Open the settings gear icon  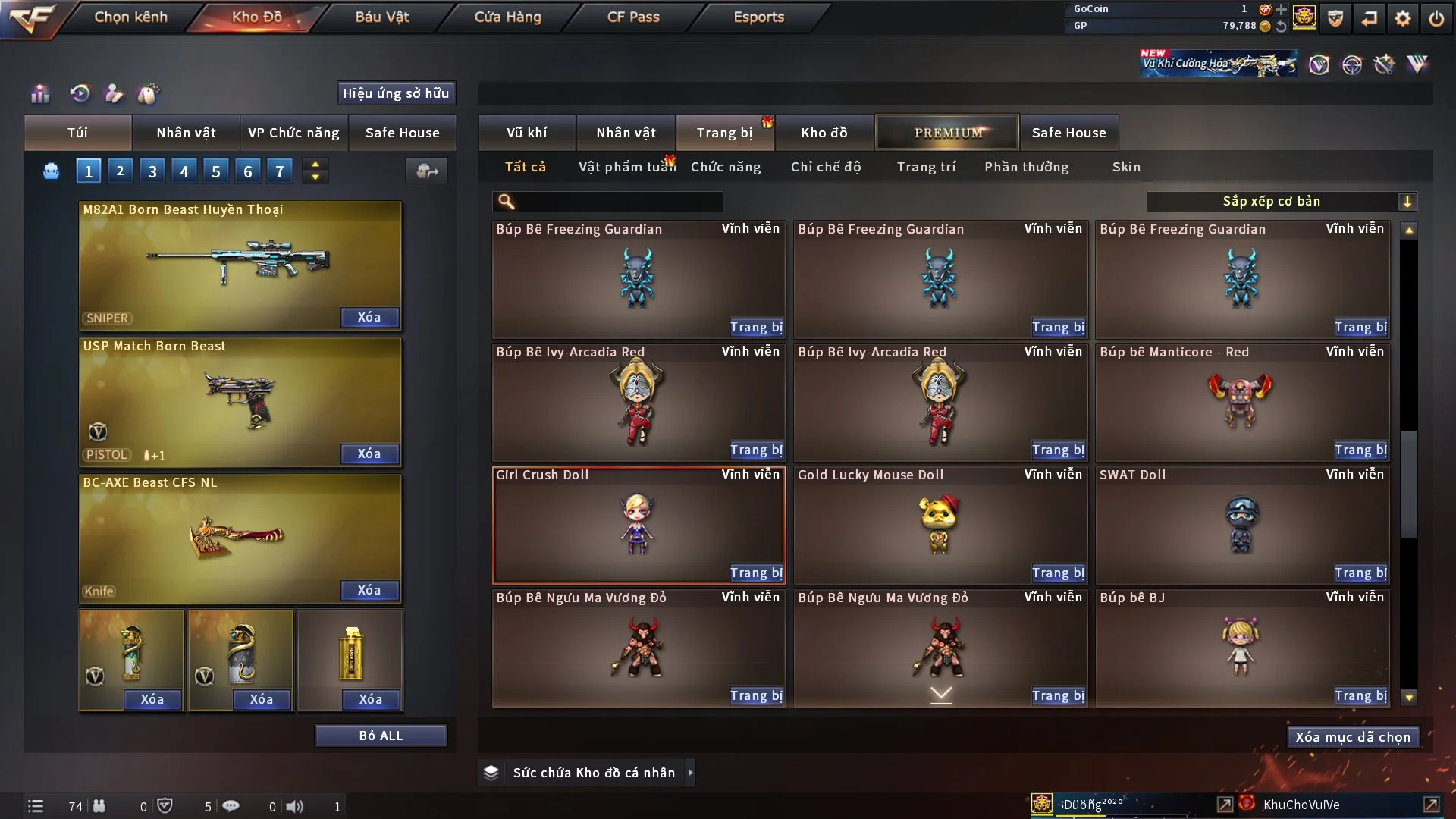tap(1403, 18)
